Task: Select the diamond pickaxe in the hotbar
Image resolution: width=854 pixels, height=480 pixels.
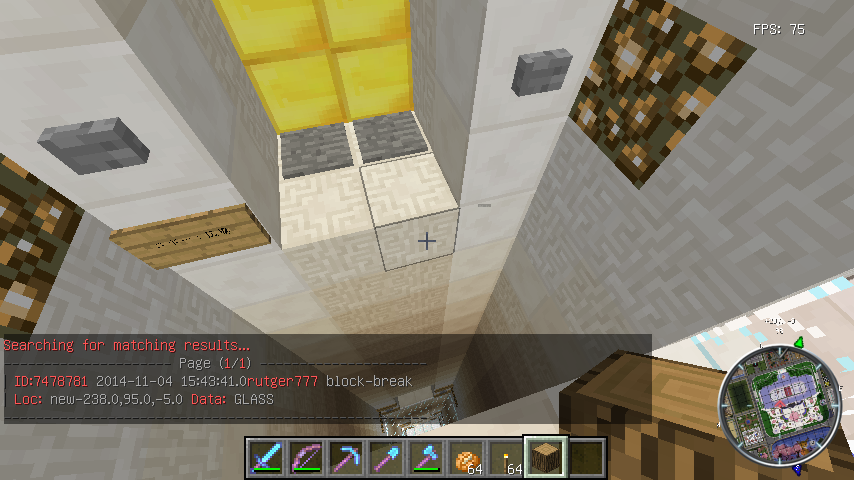Action: [346, 458]
